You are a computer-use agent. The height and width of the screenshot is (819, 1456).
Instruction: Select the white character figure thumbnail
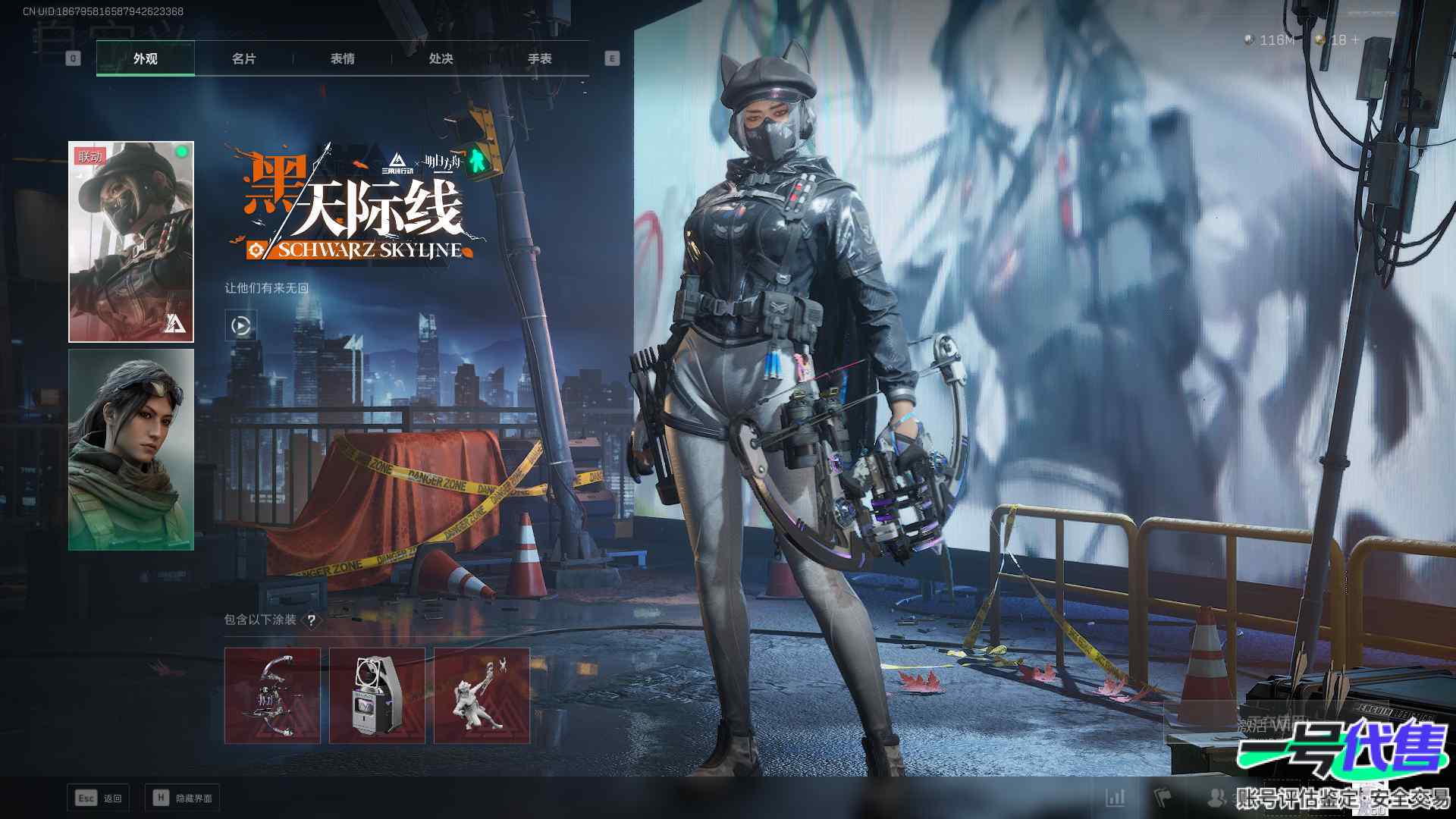click(x=482, y=695)
